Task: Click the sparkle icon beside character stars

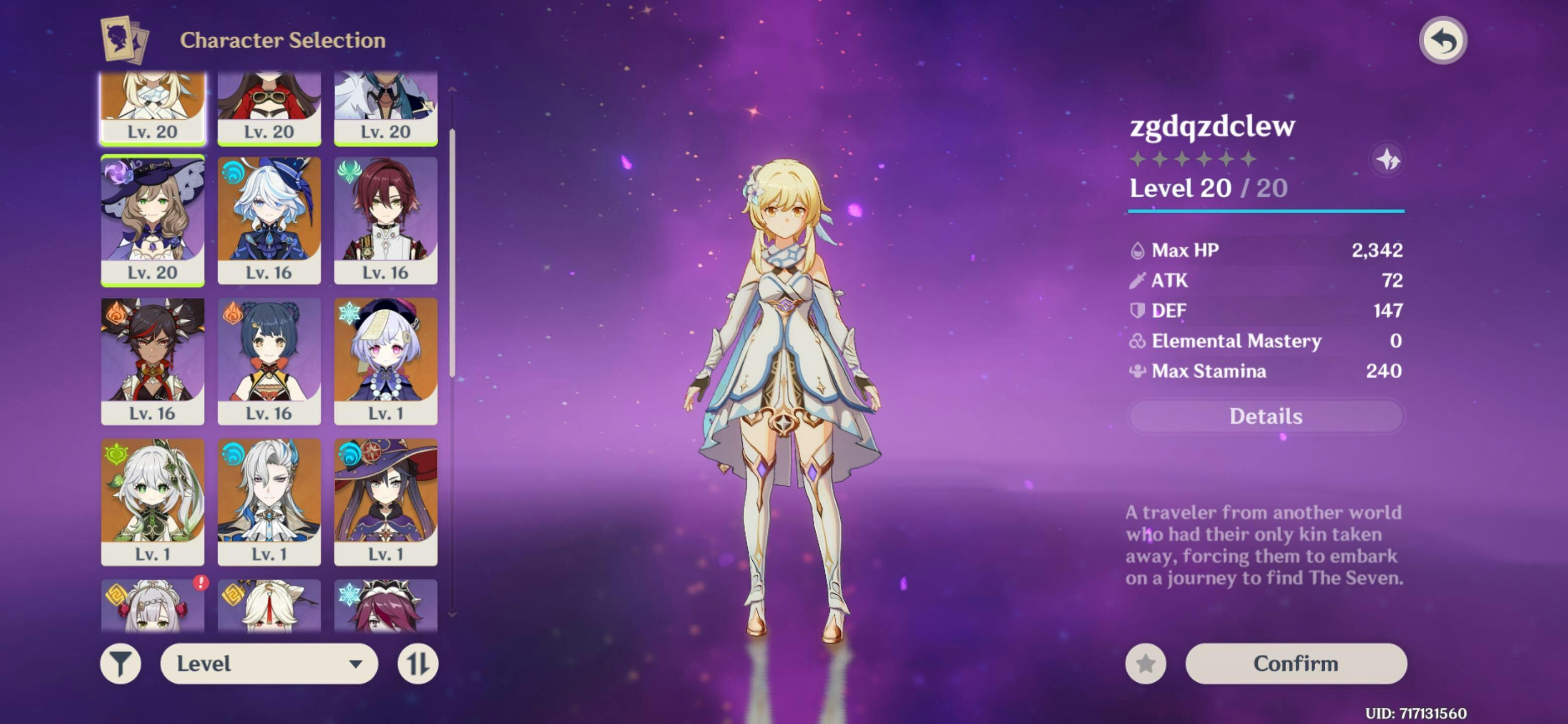Action: coord(1388,160)
